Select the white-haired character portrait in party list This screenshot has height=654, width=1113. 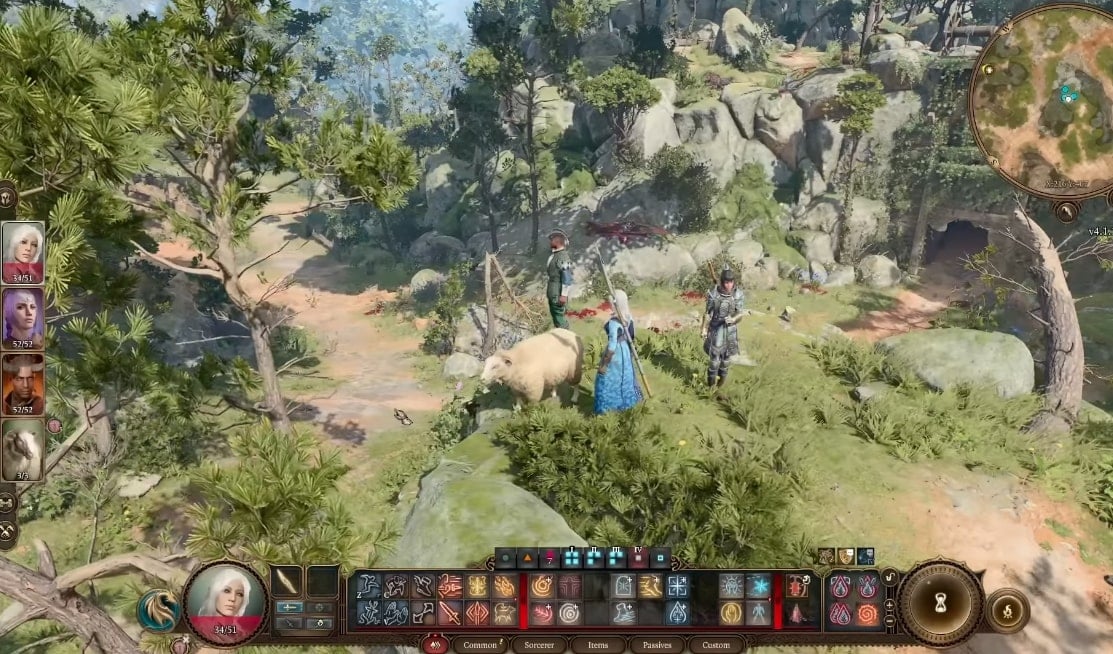(x=22, y=251)
